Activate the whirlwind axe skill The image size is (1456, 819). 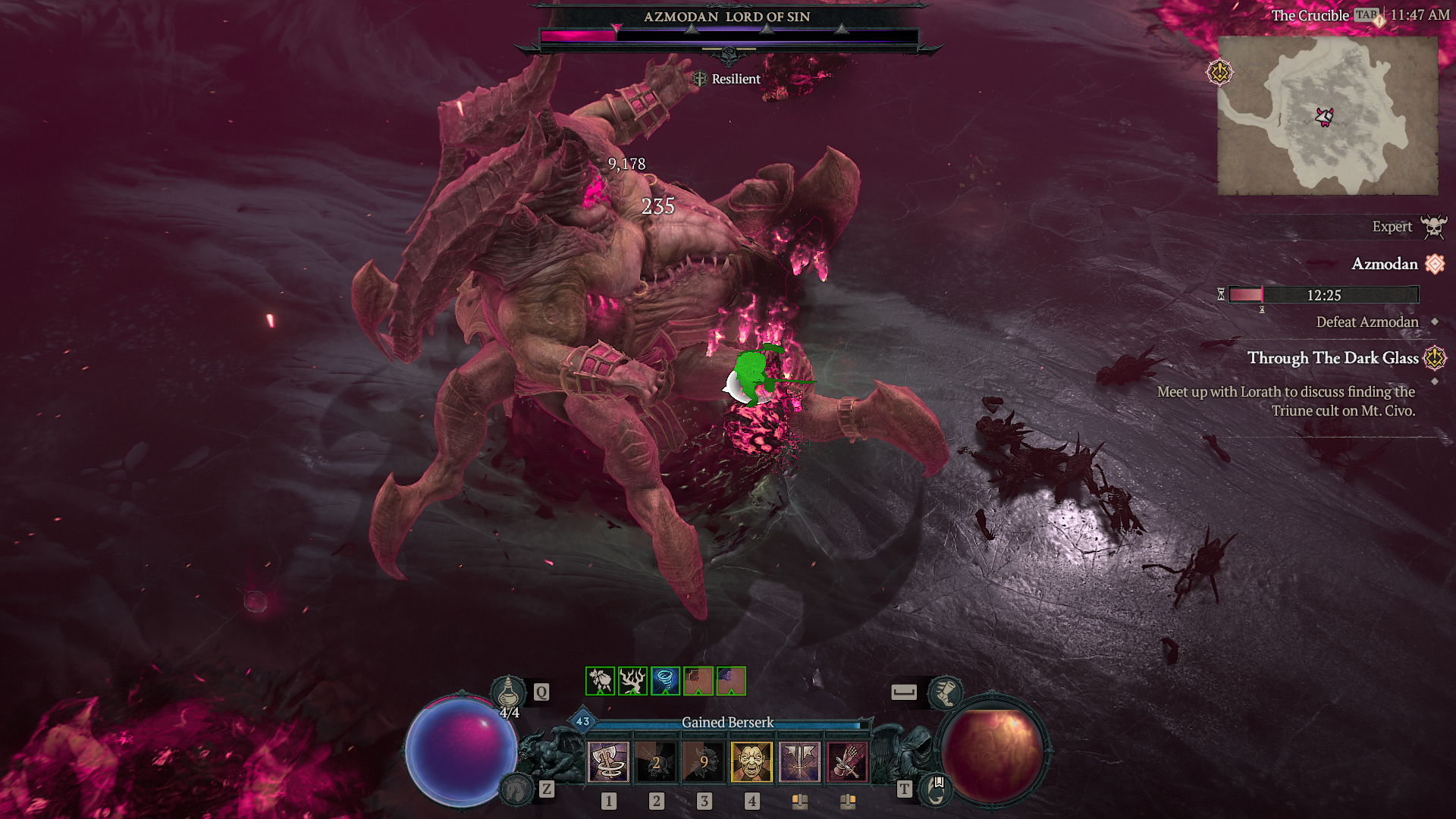(x=608, y=761)
